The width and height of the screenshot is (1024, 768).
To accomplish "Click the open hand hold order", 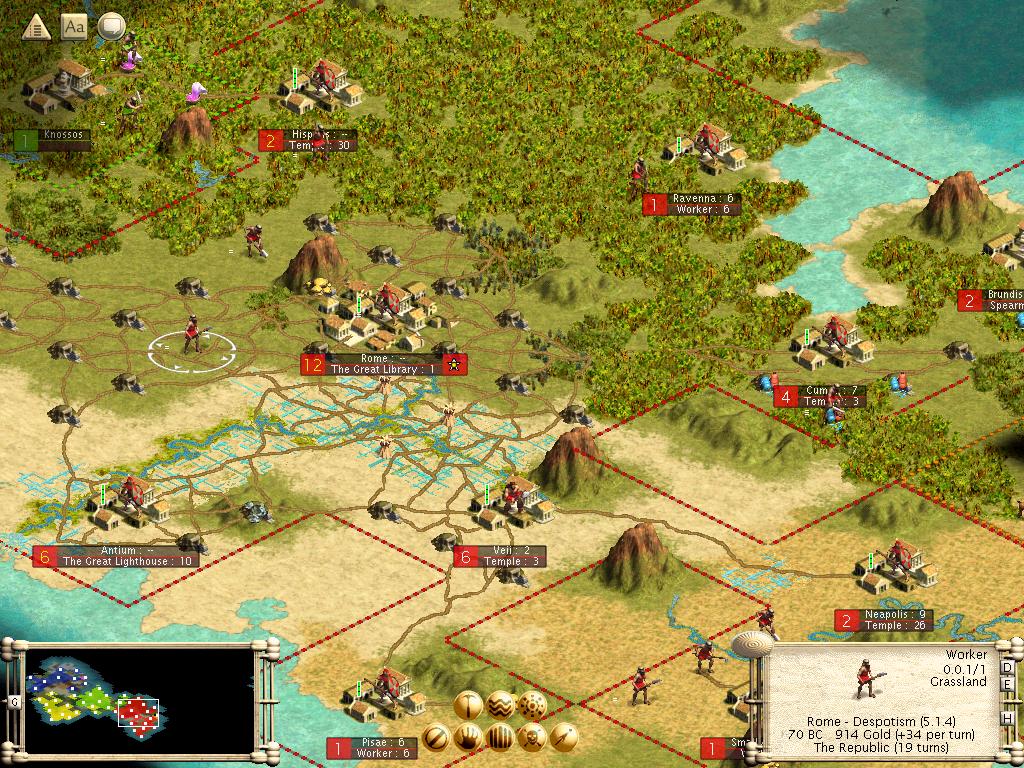I will coord(468,738).
